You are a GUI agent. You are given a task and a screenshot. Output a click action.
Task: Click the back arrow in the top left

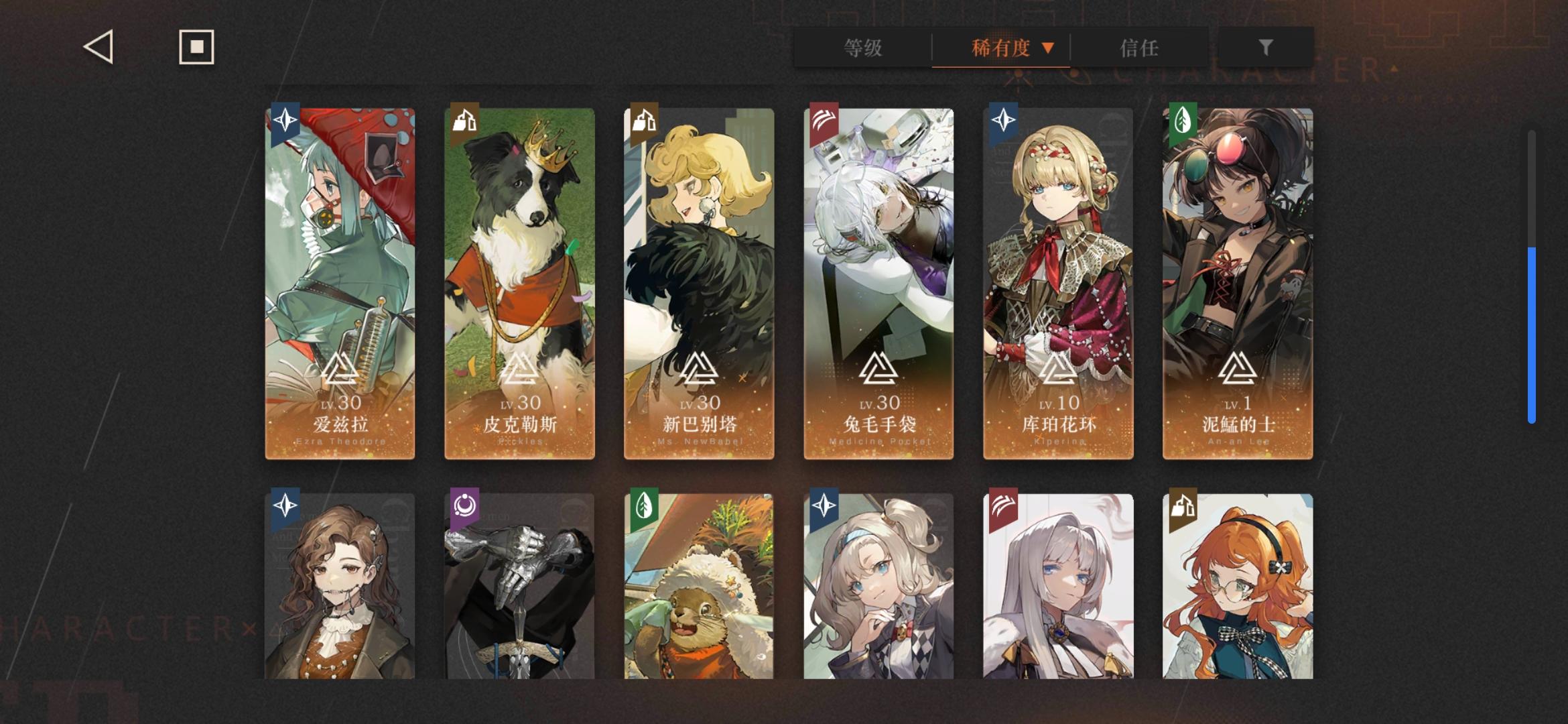(96, 46)
